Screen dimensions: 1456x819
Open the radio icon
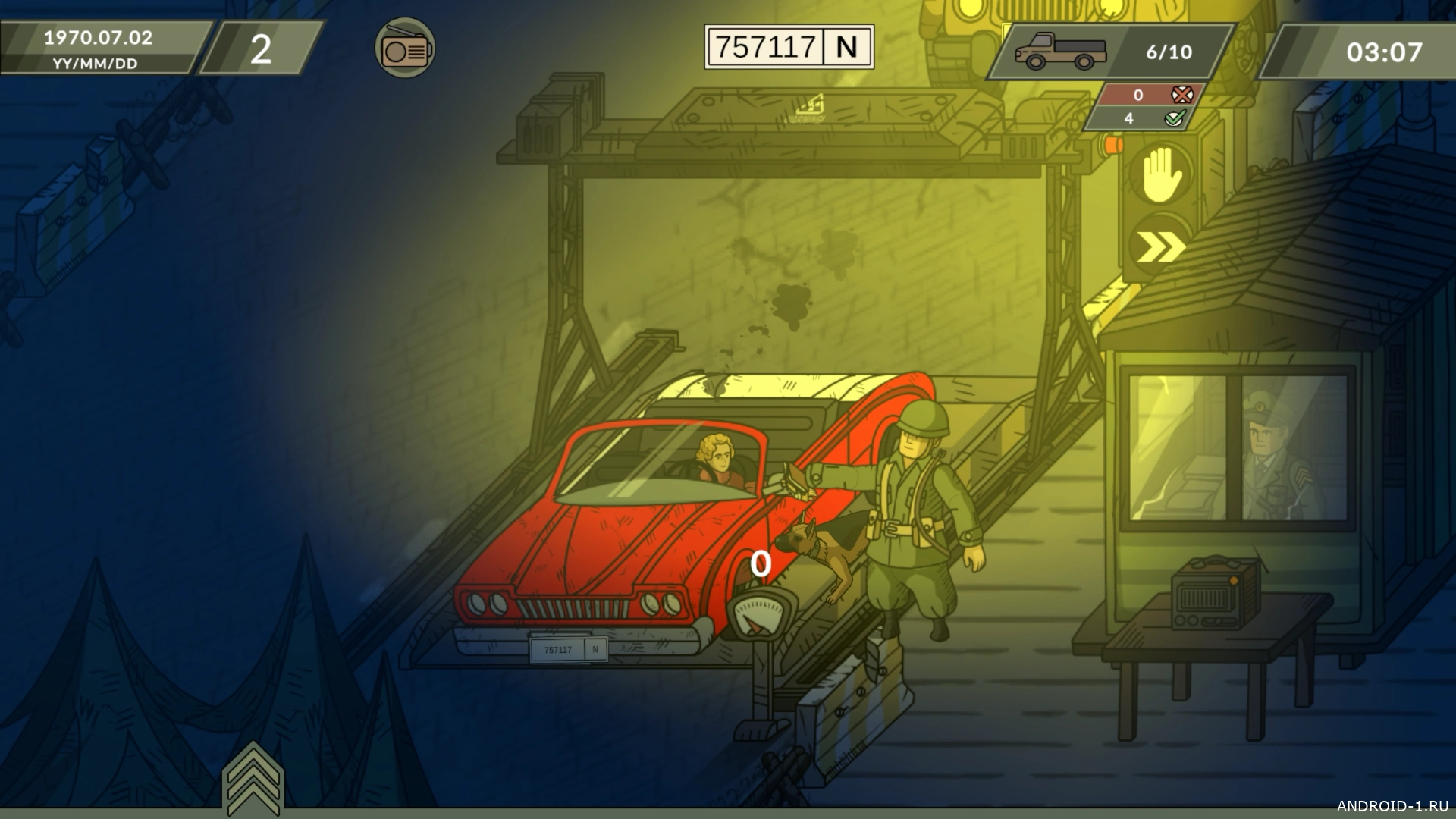405,49
